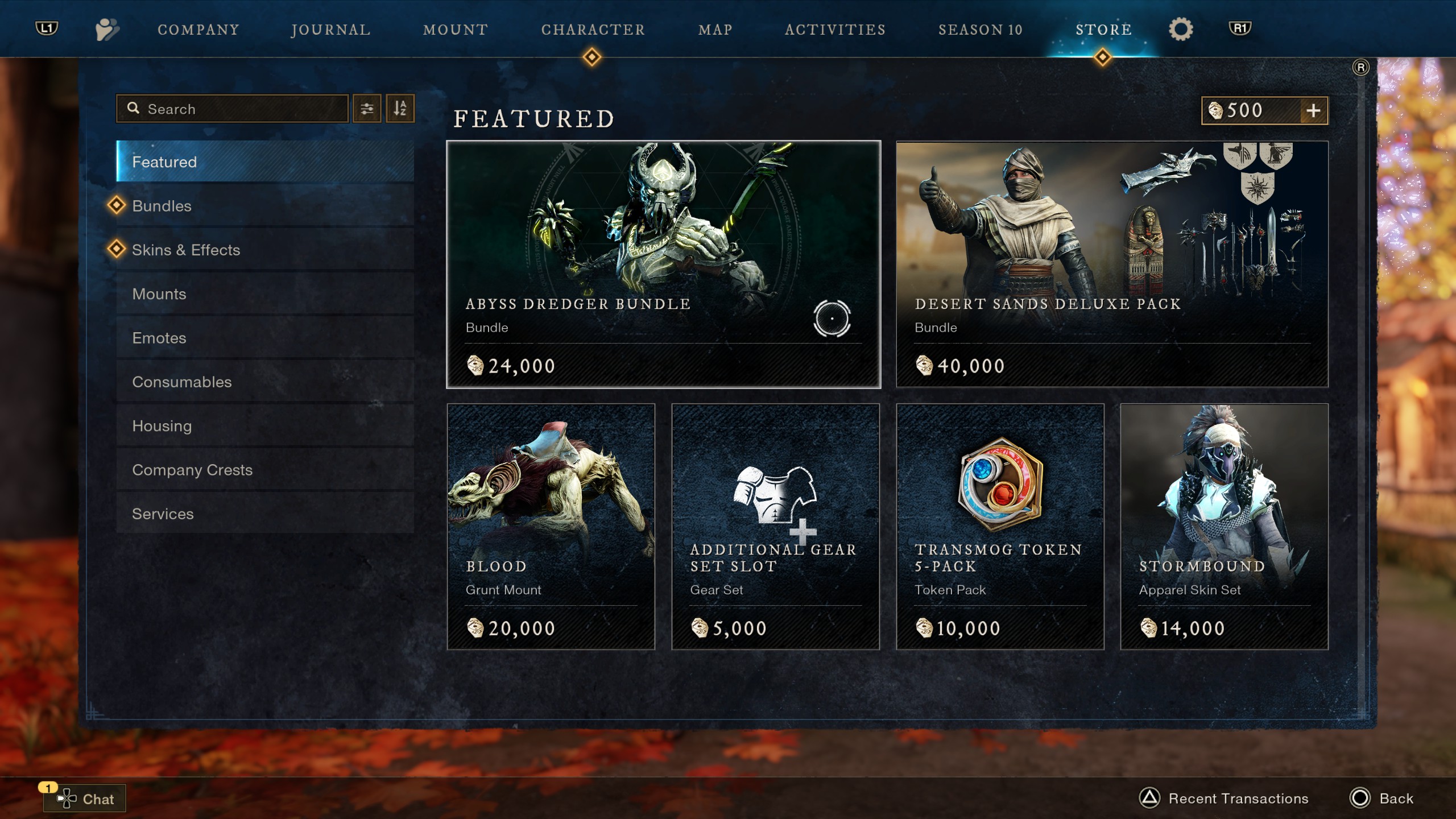Image resolution: width=1456 pixels, height=819 pixels.
Task: Click the plus button to buy more currency
Action: (x=1314, y=110)
